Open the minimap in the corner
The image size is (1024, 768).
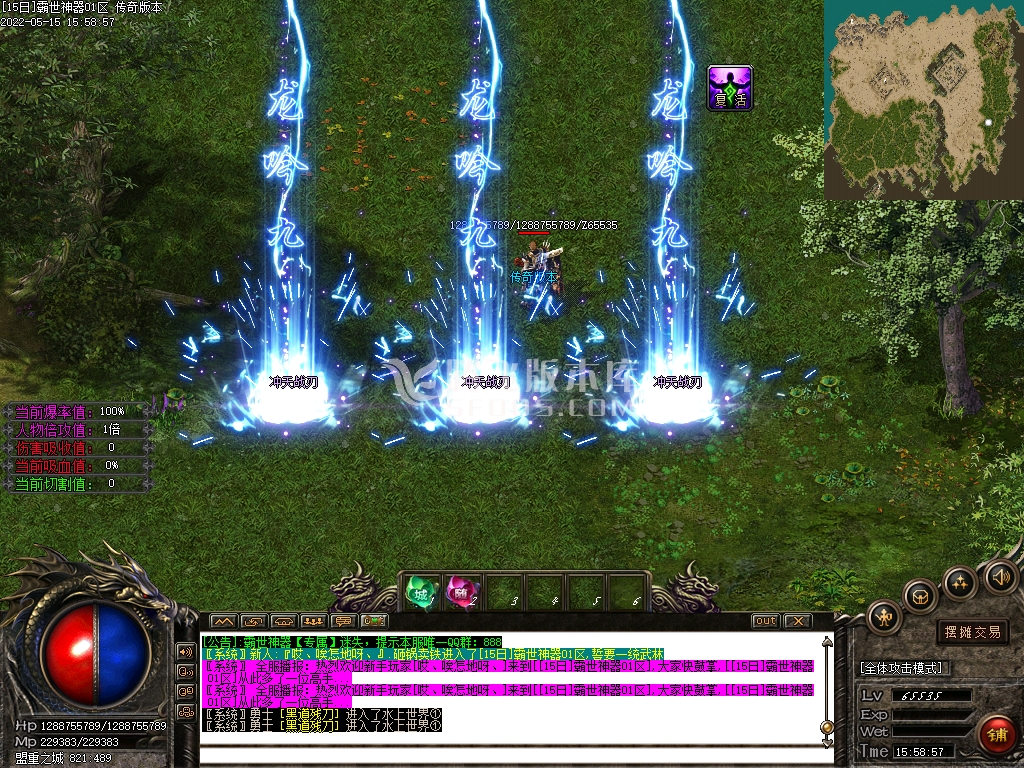(x=923, y=98)
